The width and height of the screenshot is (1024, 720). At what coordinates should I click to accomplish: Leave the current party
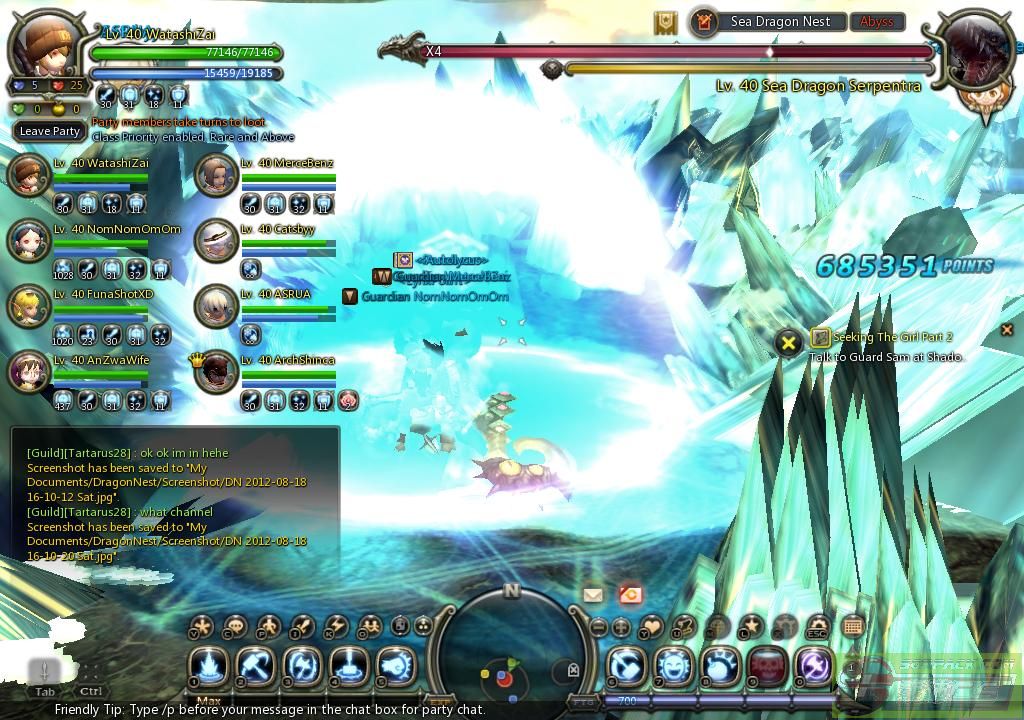point(50,131)
